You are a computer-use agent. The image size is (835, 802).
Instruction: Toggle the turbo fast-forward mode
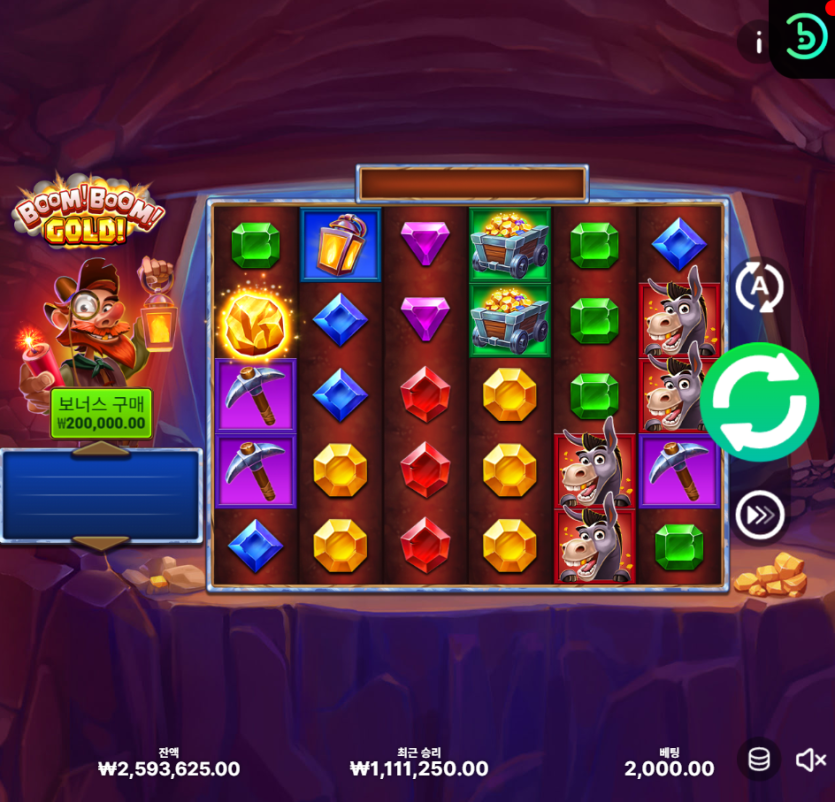759,516
